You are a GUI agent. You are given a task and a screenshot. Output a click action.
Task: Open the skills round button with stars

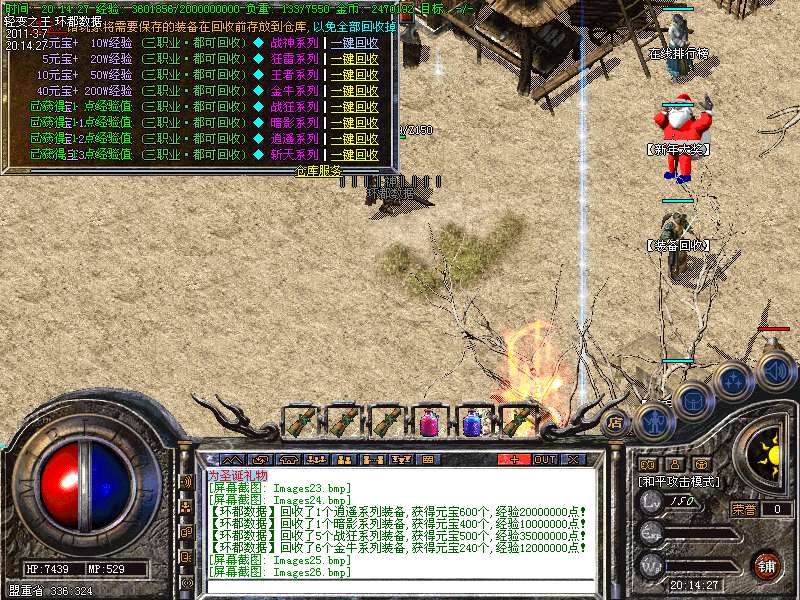tap(733, 381)
